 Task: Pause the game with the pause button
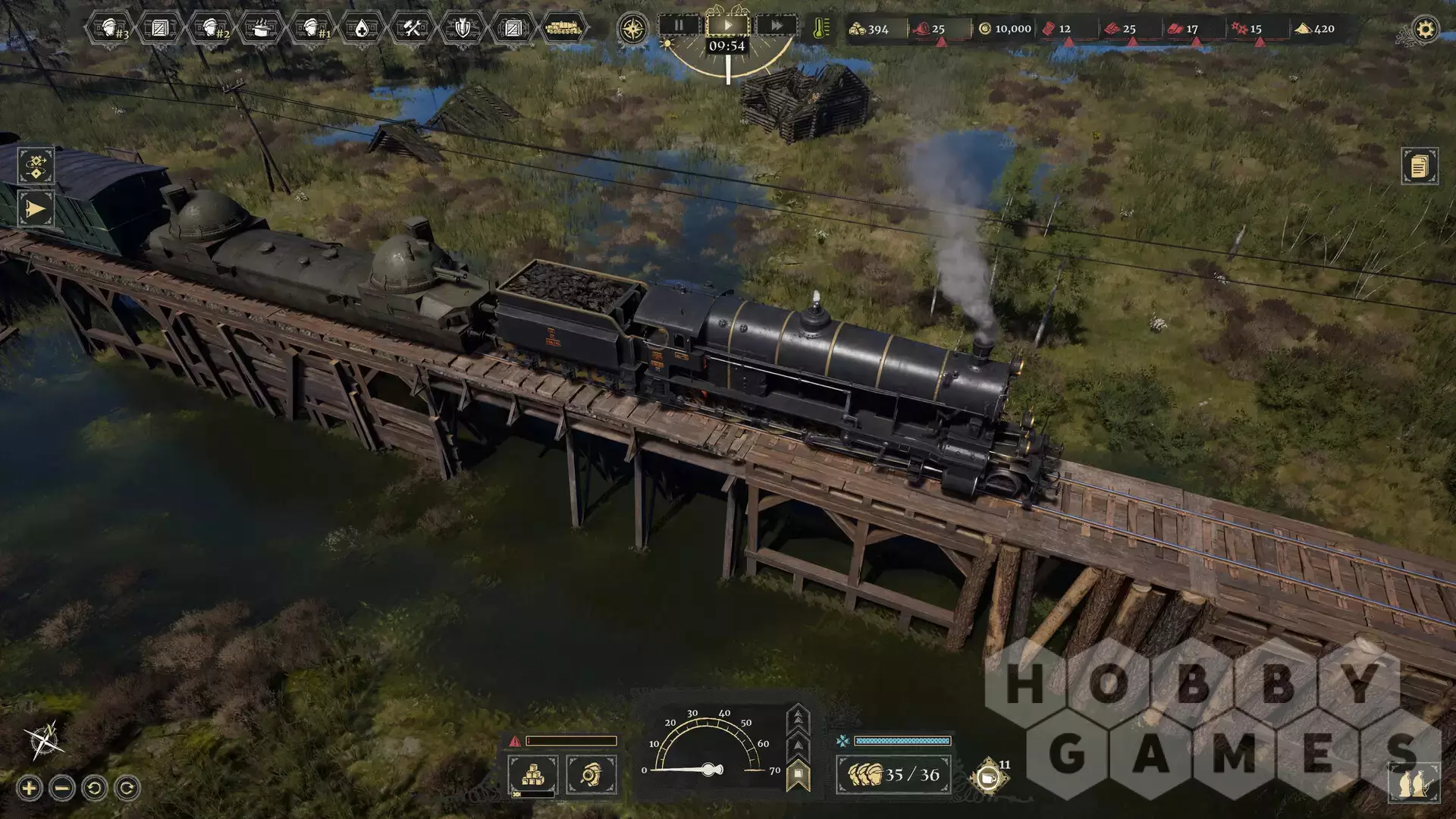679,26
